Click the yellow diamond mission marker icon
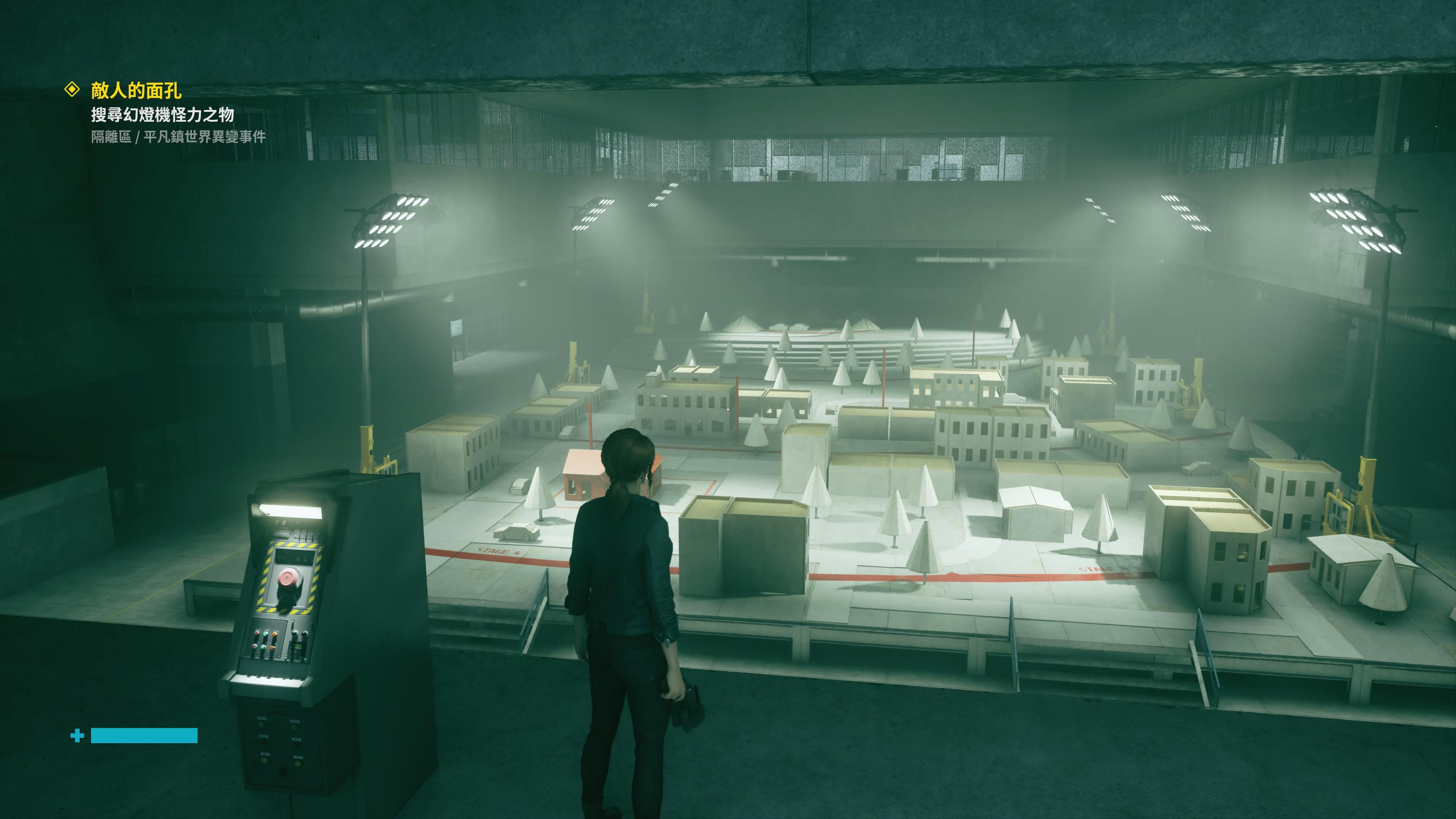This screenshot has width=1456, height=819. [x=72, y=89]
